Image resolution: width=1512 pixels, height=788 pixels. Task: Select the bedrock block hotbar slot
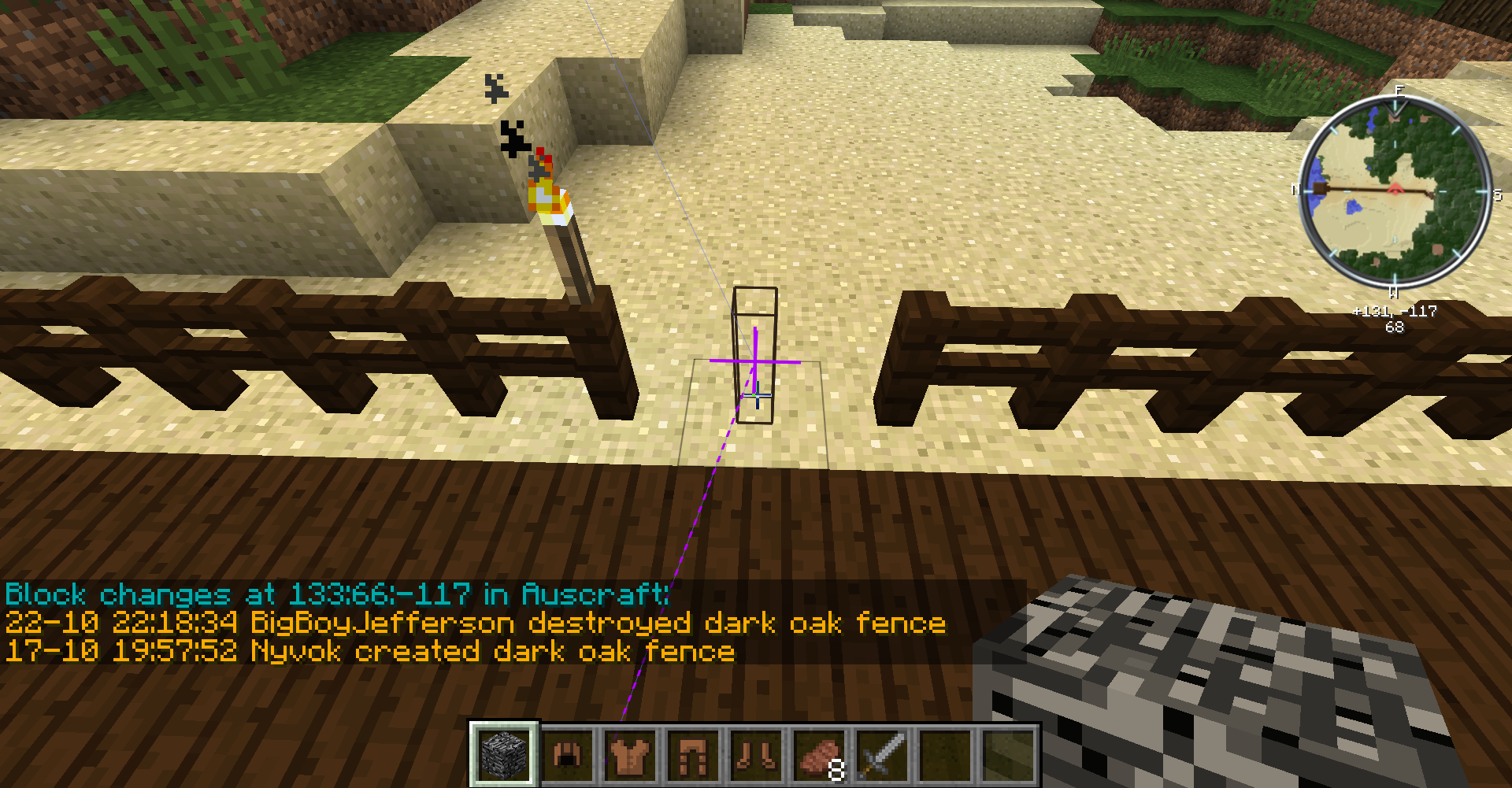point(504,753)
